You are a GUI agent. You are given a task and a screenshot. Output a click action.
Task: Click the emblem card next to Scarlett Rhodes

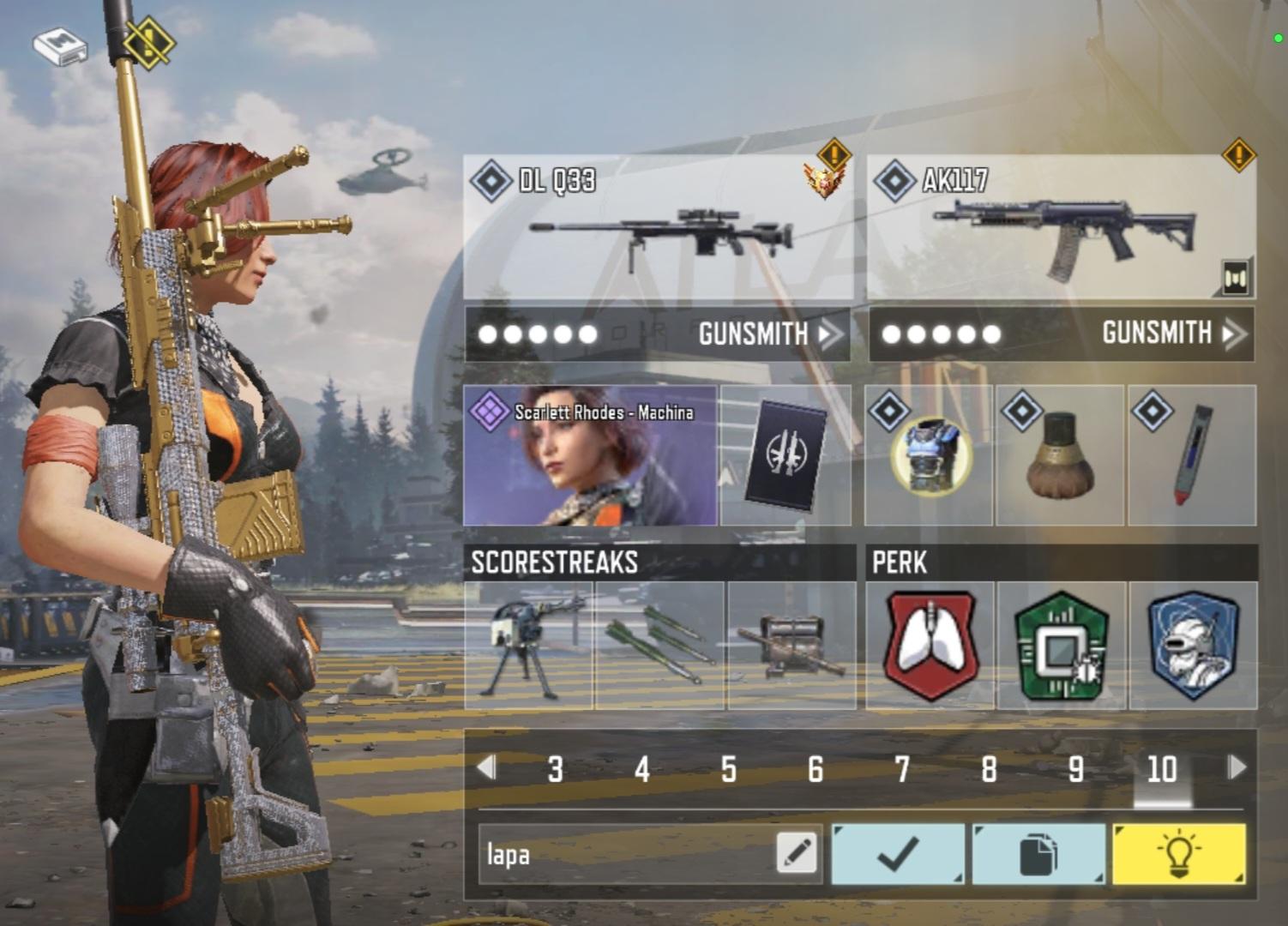[x=785, y=454]
